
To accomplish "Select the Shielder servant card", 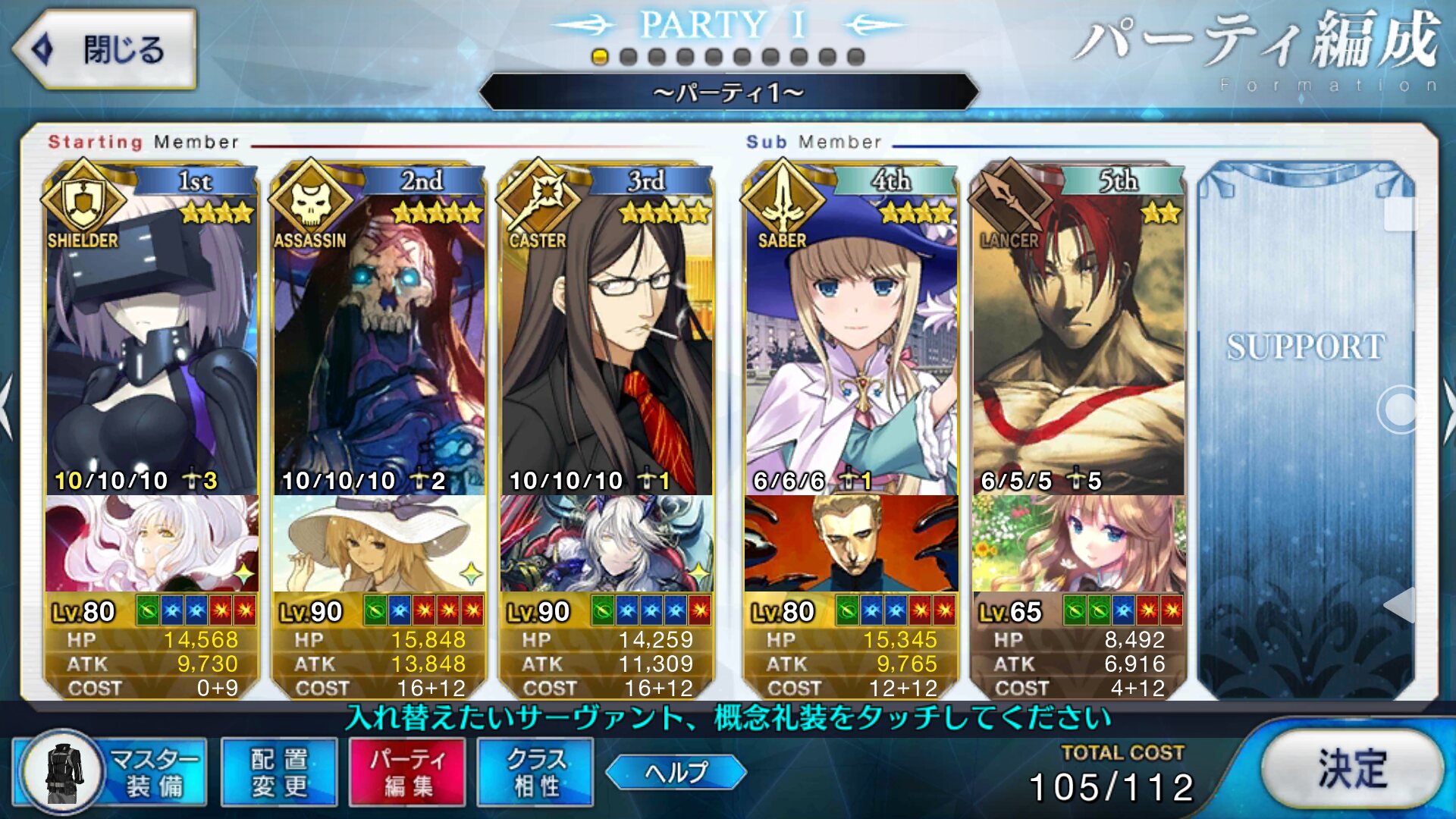I will click(152, 334).
